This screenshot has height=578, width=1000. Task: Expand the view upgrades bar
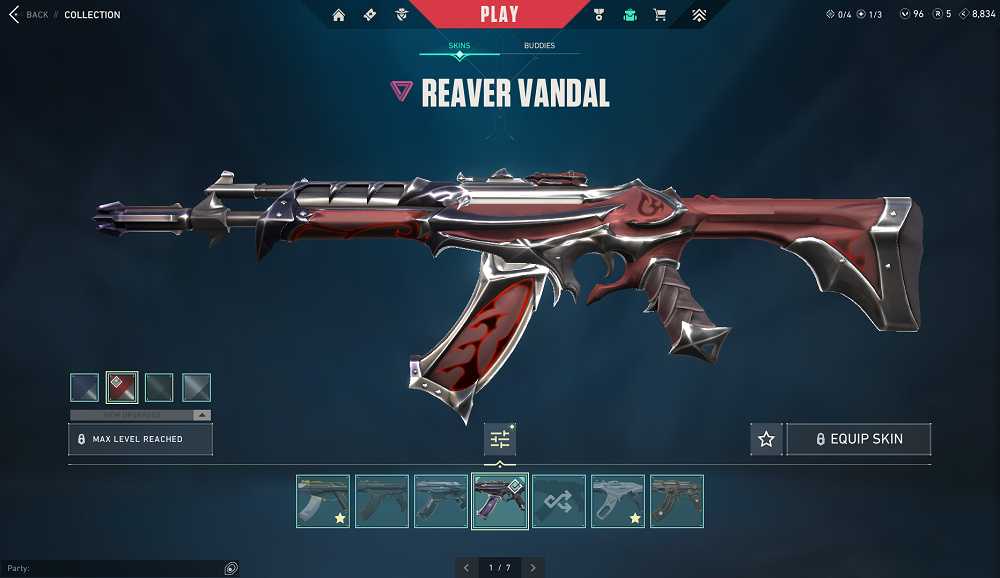[140, 414]
